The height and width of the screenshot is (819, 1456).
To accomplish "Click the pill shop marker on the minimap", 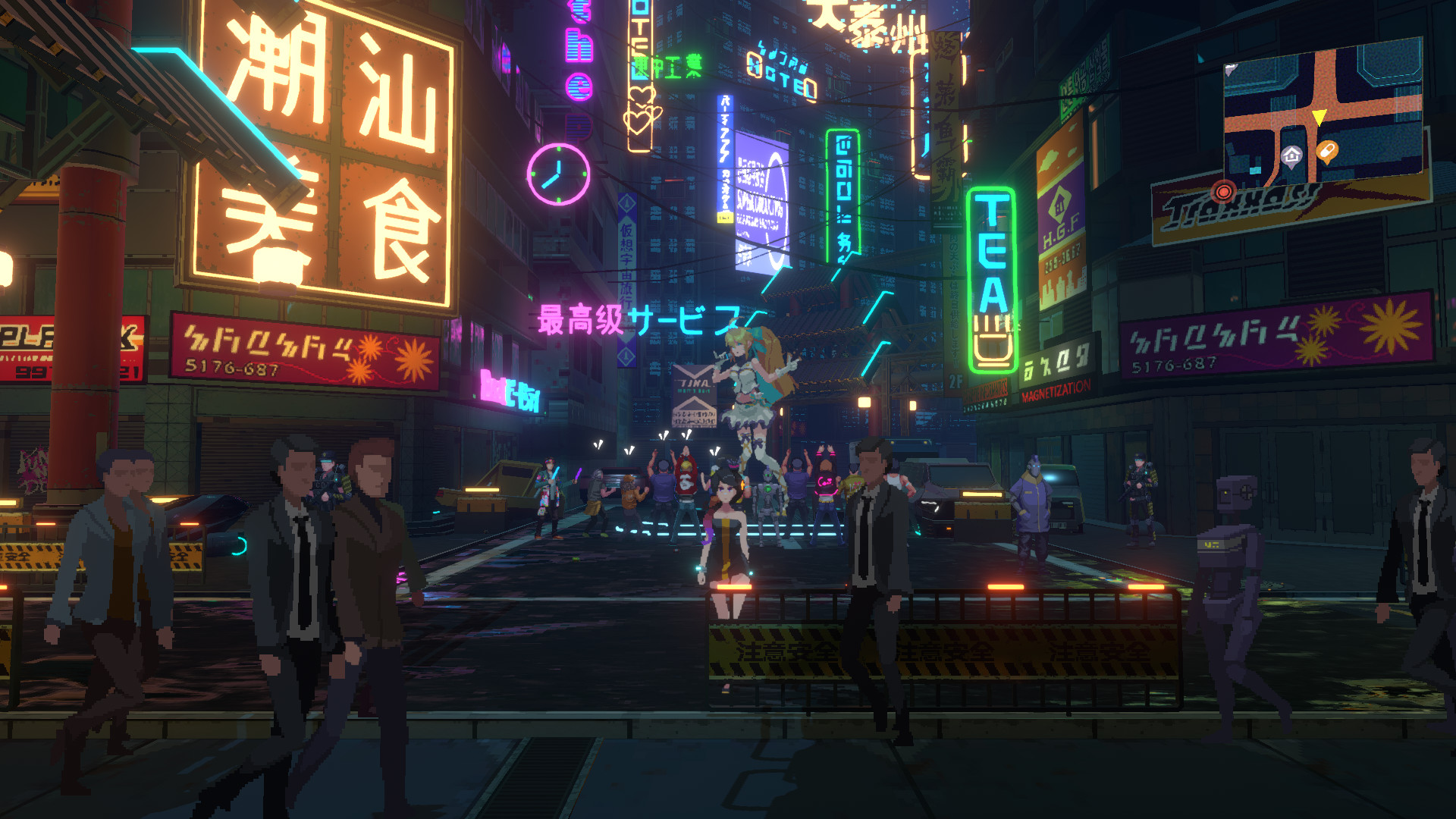I will point(1327,152).
